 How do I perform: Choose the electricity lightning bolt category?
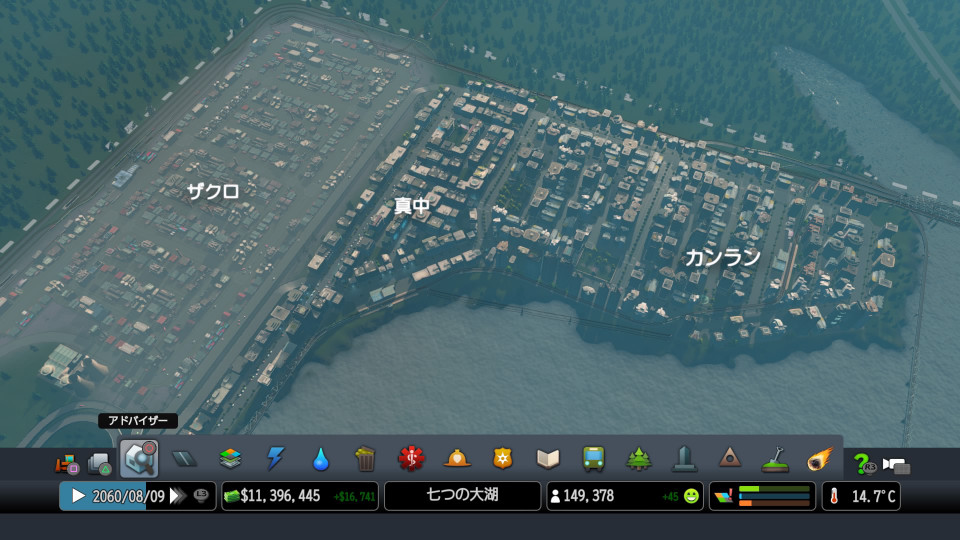pos(275,459)
